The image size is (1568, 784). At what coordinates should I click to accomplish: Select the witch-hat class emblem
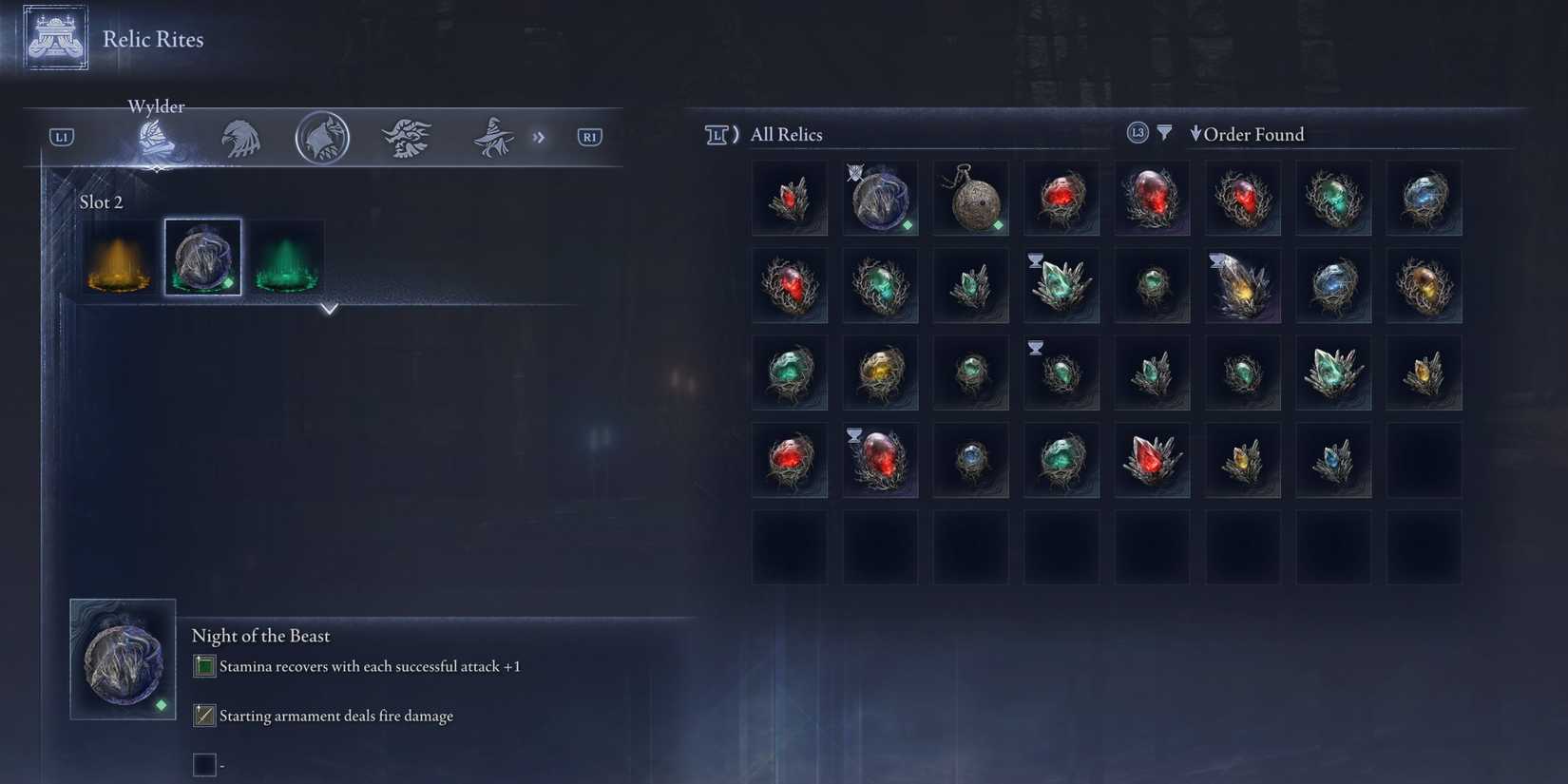point(492,137)
